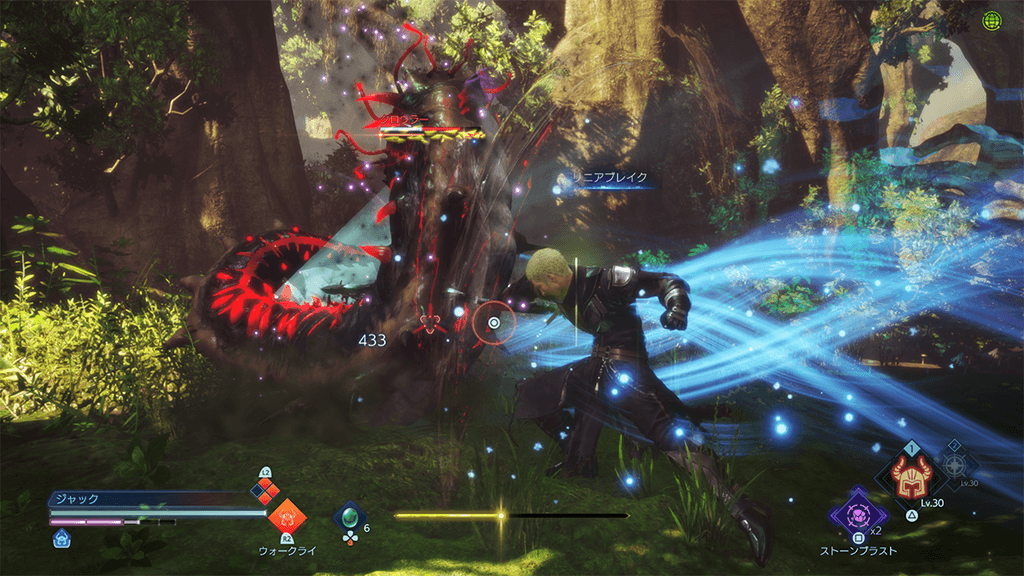The image size is (1024, 576).
Task: Switch to the dimmed compass-star job icon
Action: point(958,468)
